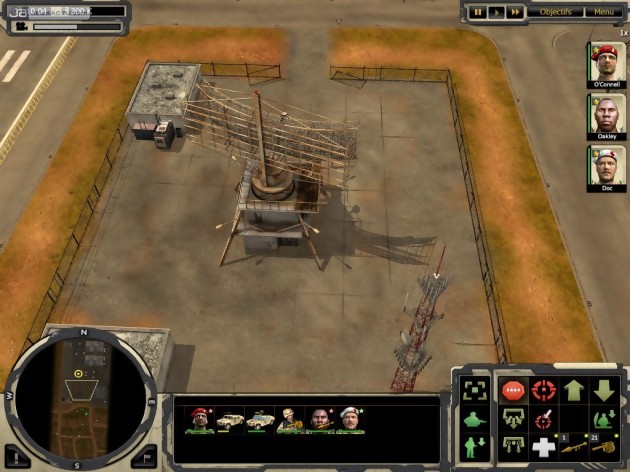Click the green down arrow command
The image size is (630, 472).
(x=605, y=391)
